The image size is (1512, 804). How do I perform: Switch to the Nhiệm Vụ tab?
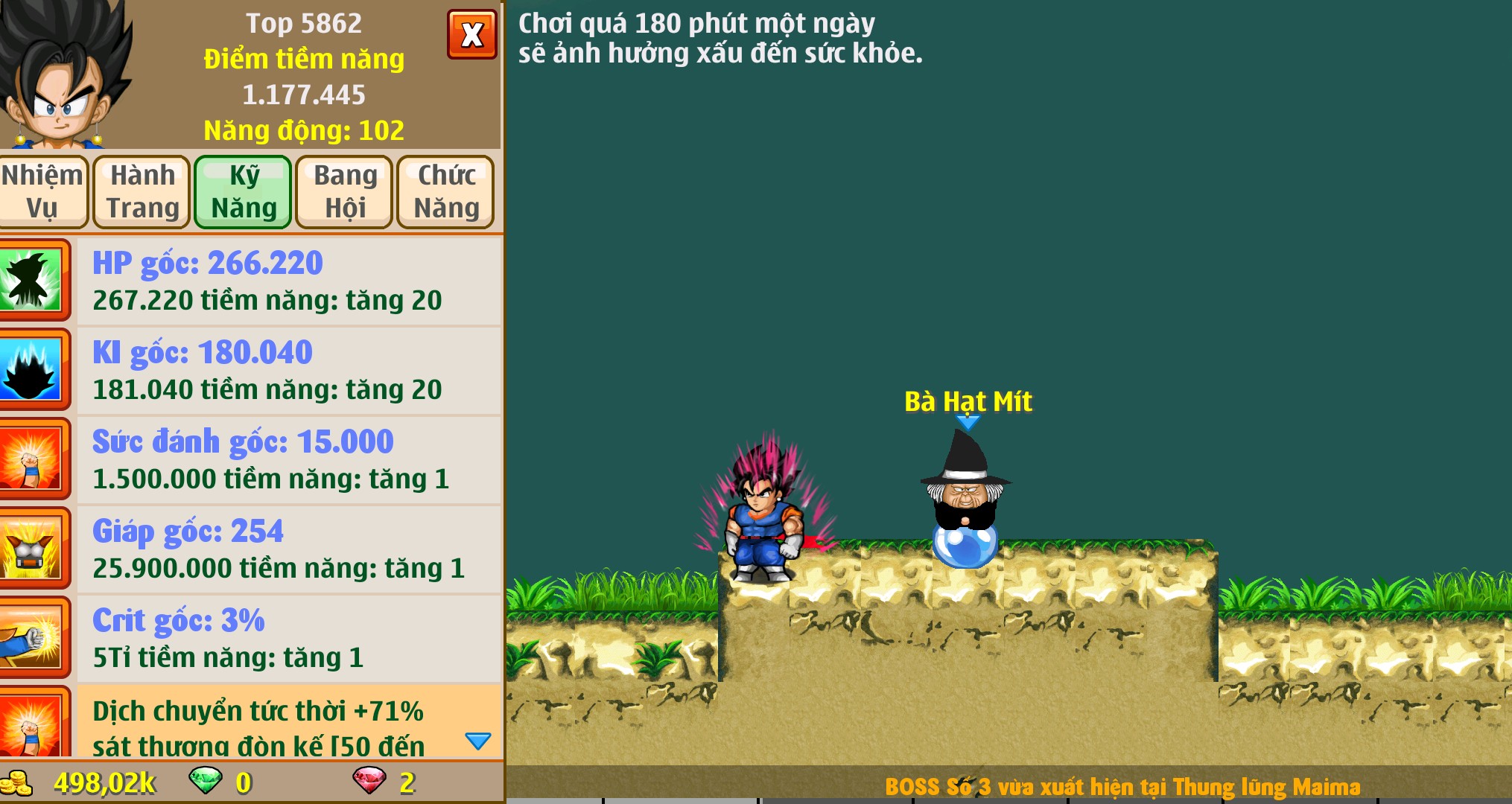click(42, 191)
